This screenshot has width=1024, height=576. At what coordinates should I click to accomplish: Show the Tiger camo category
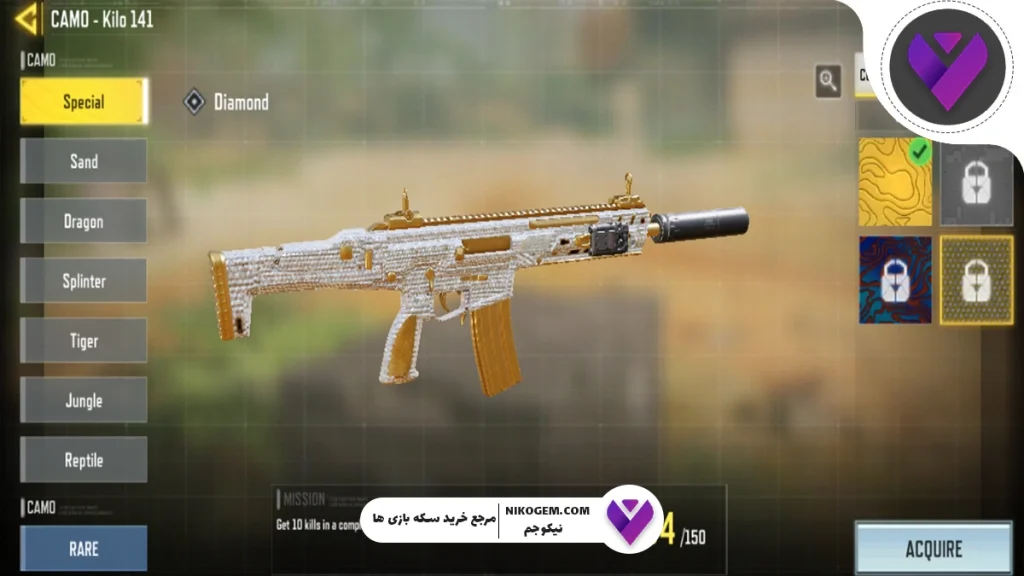tap(84, 341)
